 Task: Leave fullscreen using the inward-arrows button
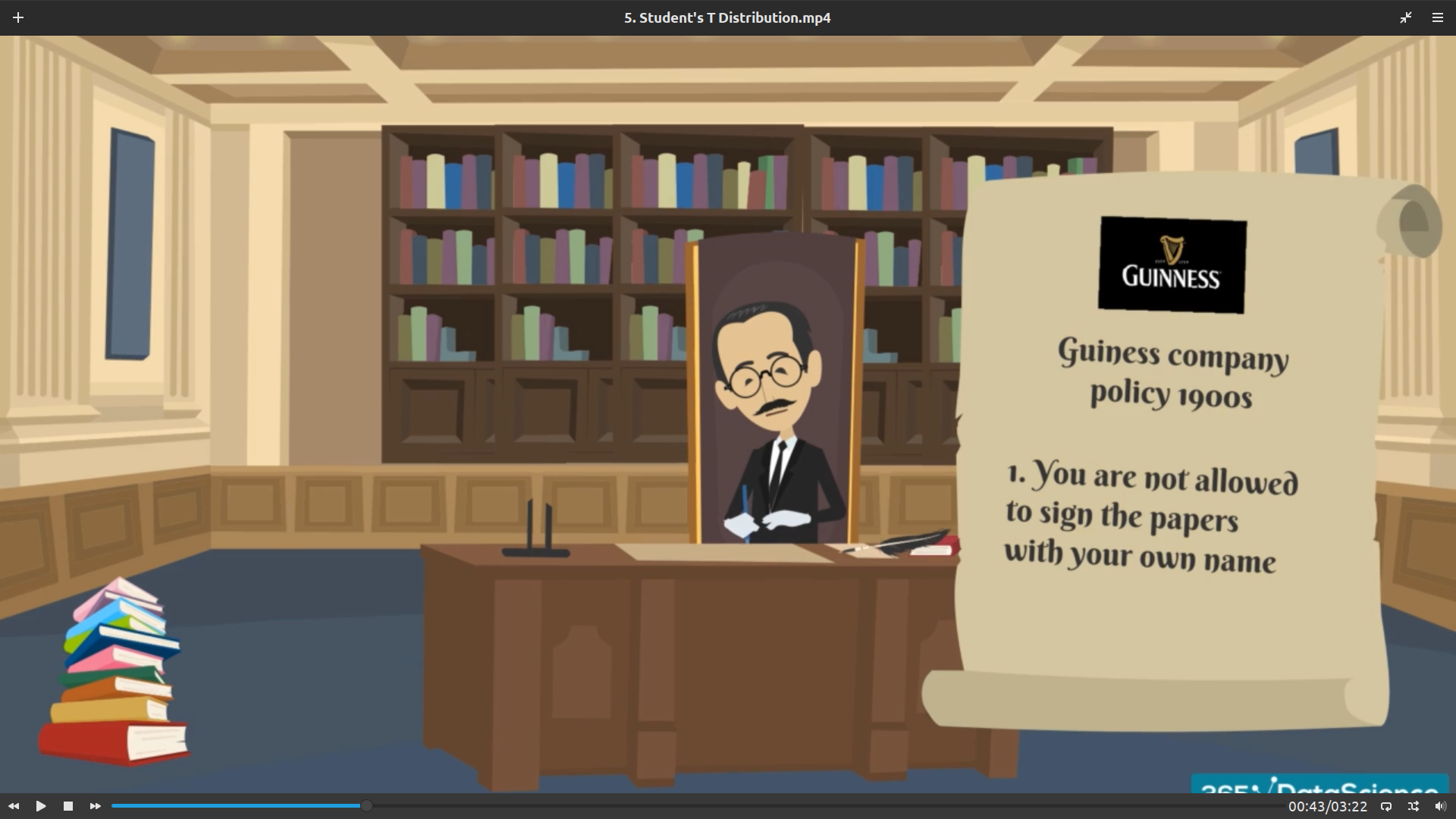(x=1406, y=17)
